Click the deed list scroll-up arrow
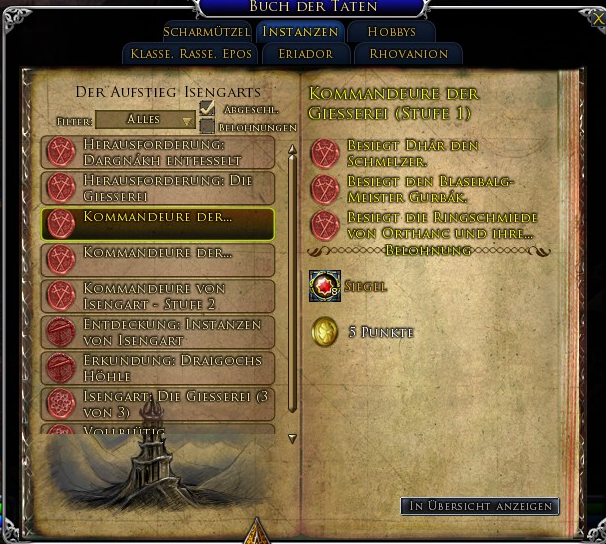 292,152
